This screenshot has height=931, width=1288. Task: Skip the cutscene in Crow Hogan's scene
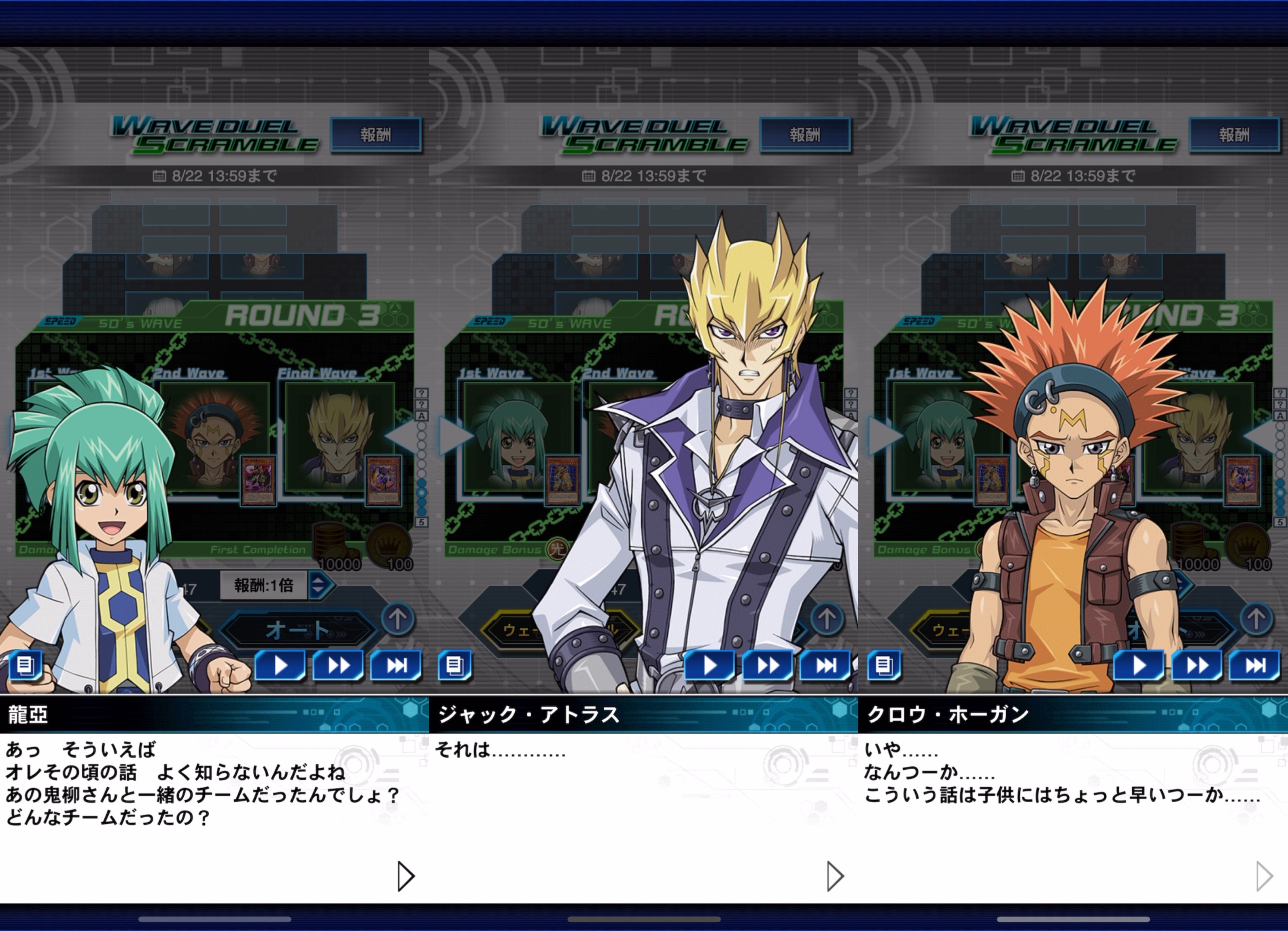pos(1254,665)
